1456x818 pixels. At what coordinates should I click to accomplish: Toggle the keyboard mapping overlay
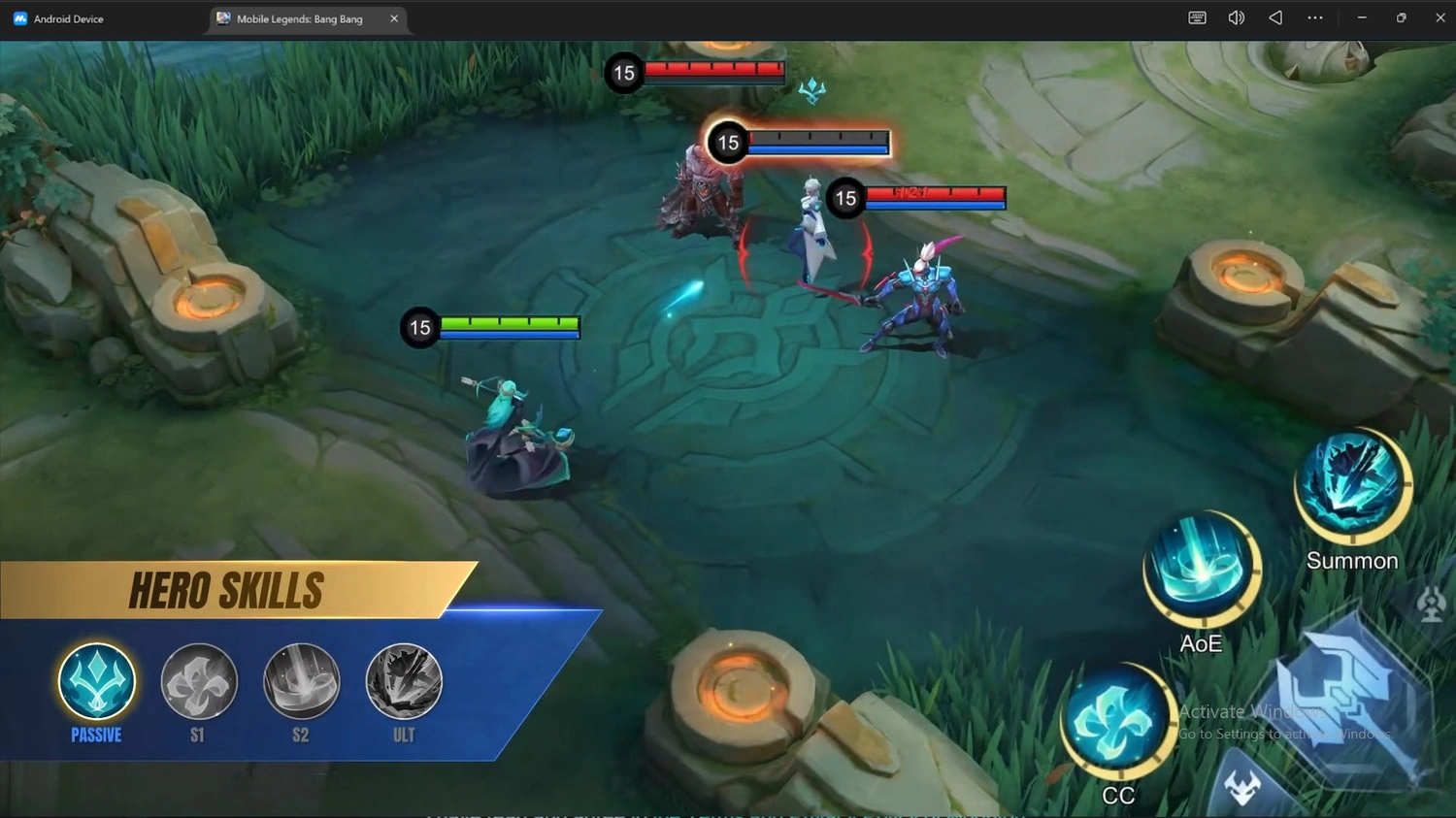pos(1196,16)
